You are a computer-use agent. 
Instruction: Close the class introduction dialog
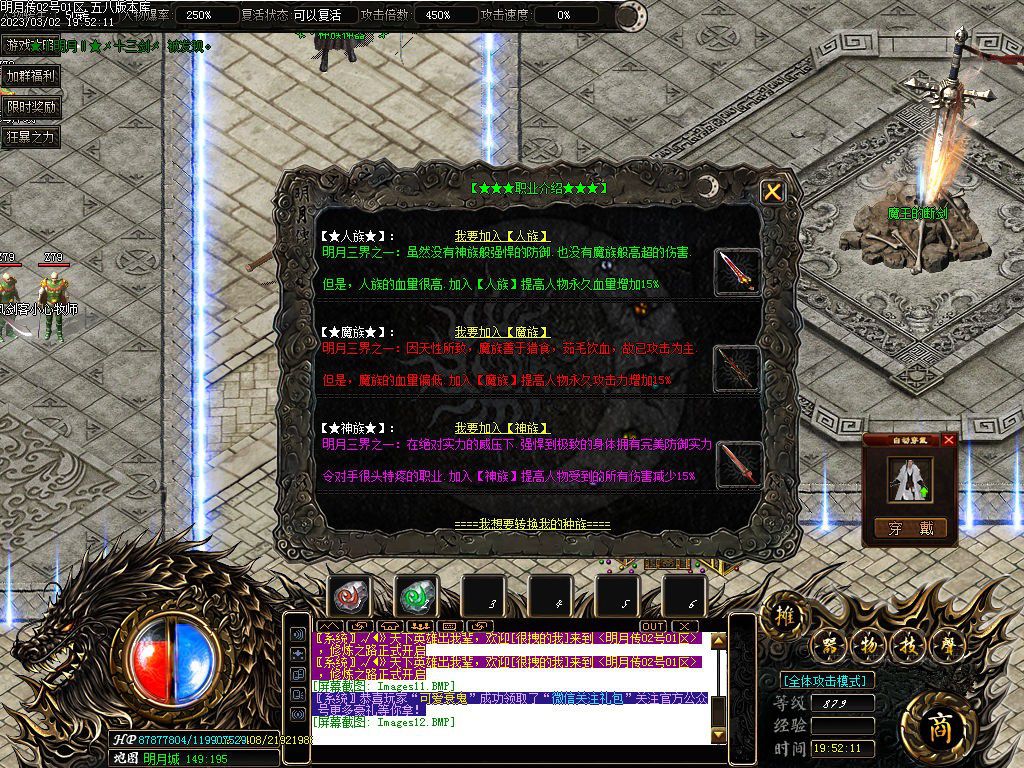coord(772,192)
